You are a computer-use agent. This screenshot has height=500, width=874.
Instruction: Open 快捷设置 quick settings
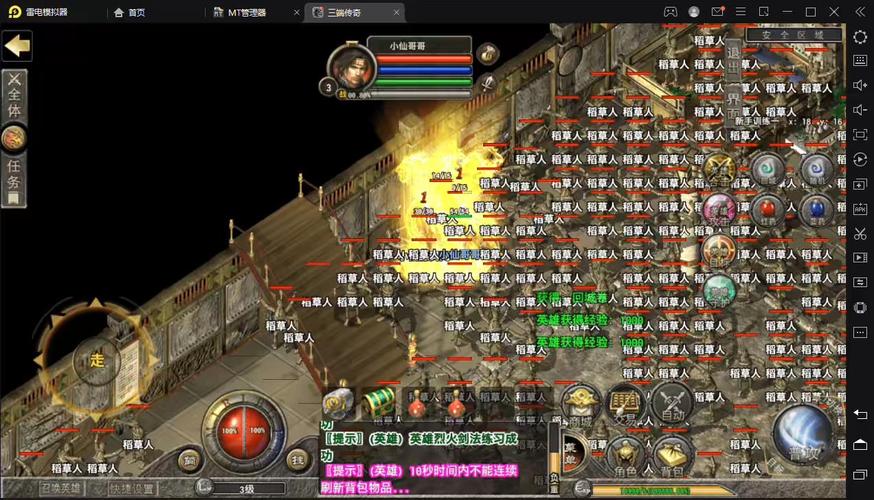pos(133,488)
